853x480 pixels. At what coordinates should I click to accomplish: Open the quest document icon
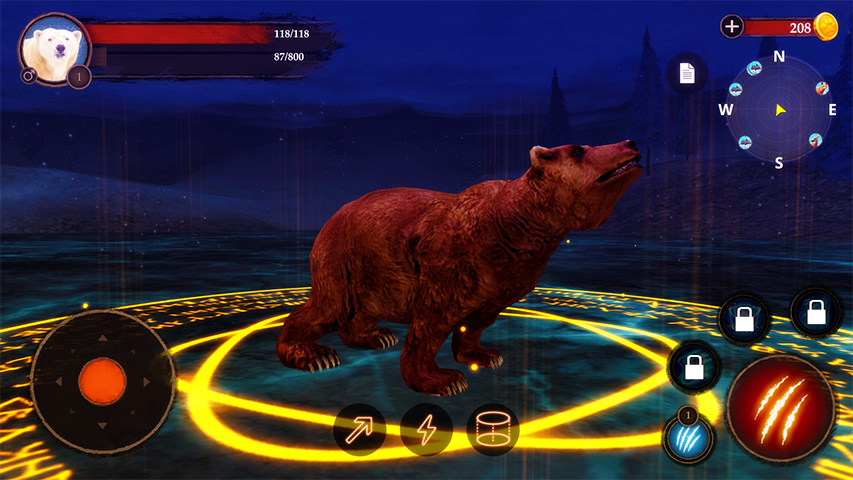coord(687,73)
